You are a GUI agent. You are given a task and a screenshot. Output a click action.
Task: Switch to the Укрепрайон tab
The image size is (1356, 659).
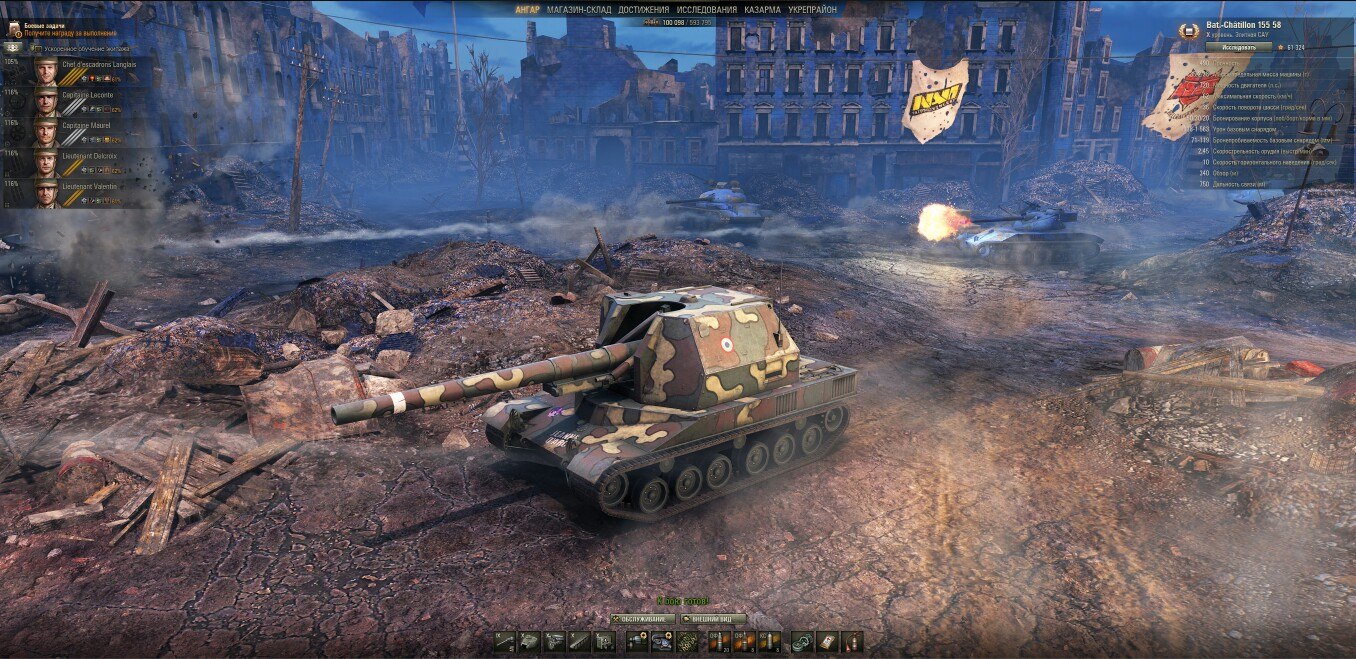[813, 9]
